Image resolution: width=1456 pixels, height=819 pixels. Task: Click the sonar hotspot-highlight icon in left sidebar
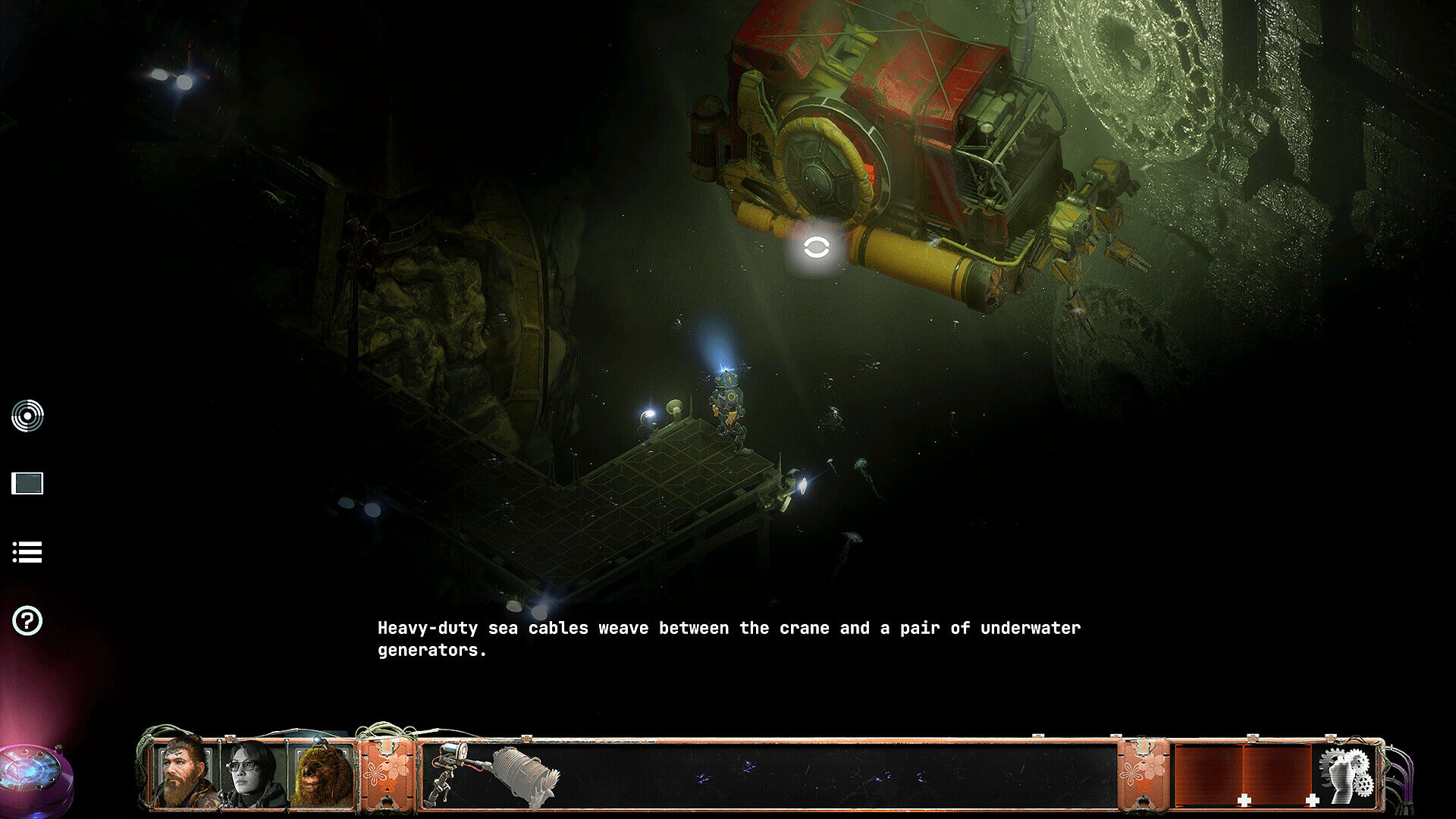click(x=28, y=414)
